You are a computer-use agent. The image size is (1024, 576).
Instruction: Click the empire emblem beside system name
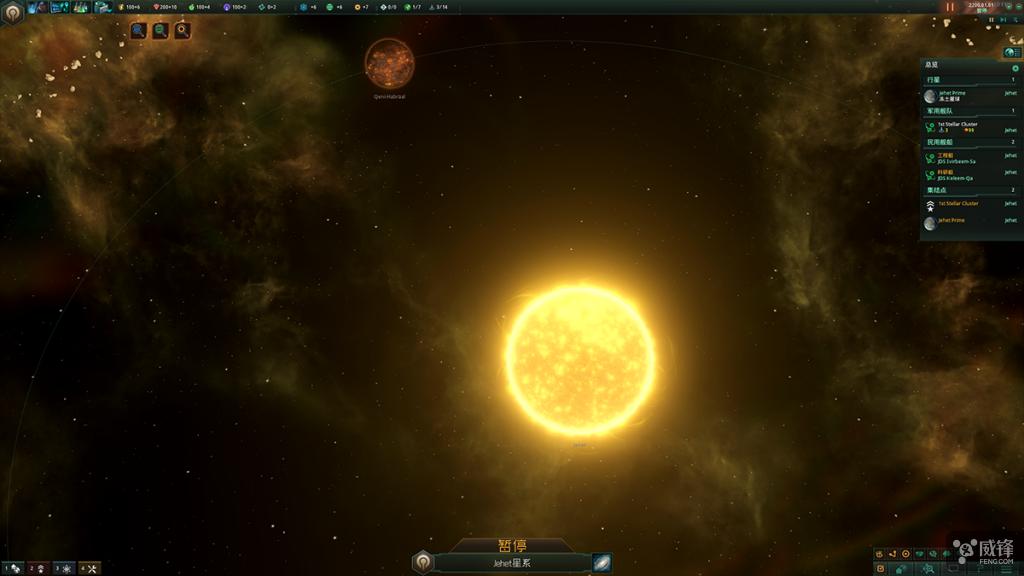[423, 562]
